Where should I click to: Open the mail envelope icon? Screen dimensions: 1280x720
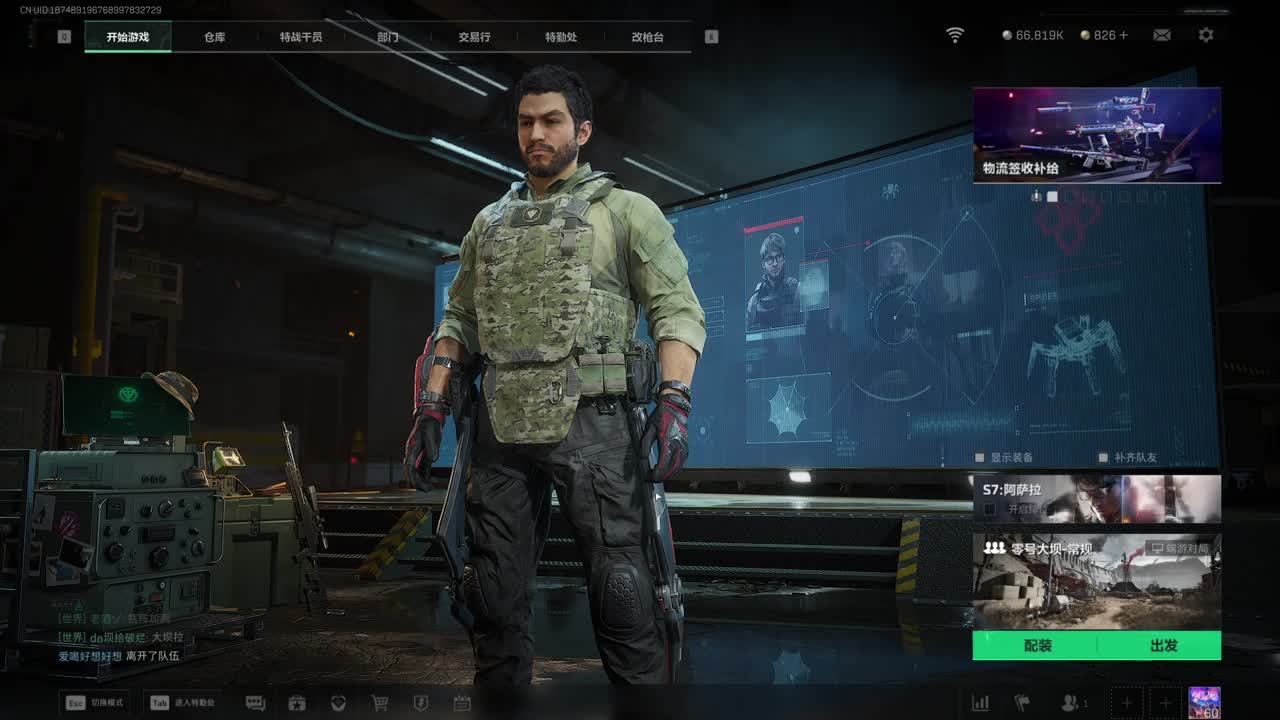click(1161, 35)
